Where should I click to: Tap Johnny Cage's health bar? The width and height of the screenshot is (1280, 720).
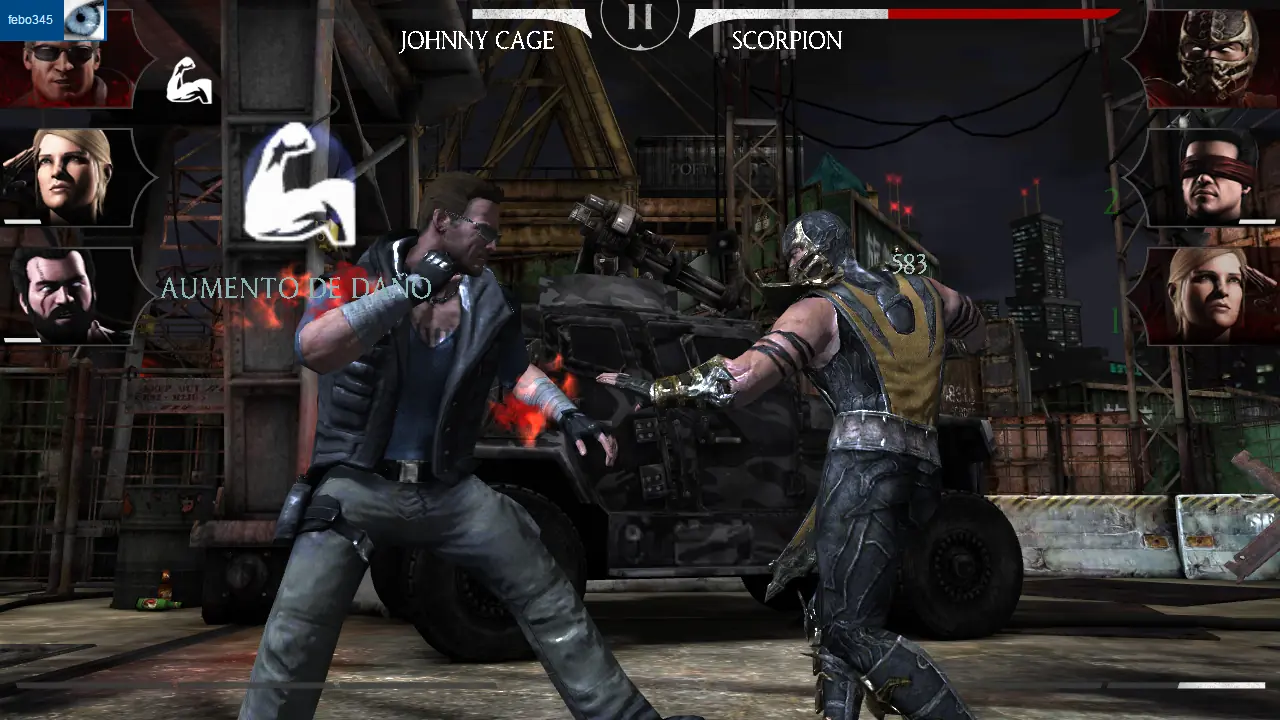[530, 14]
